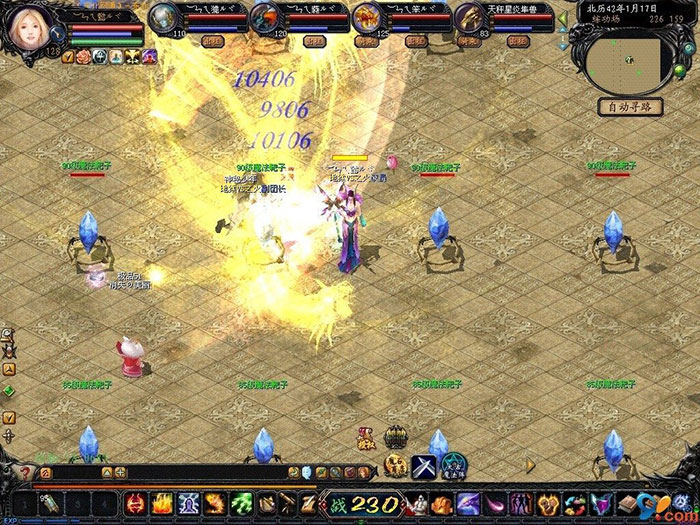Click the 自动寻路 auto-pathfinding button

tap(631, 106)
